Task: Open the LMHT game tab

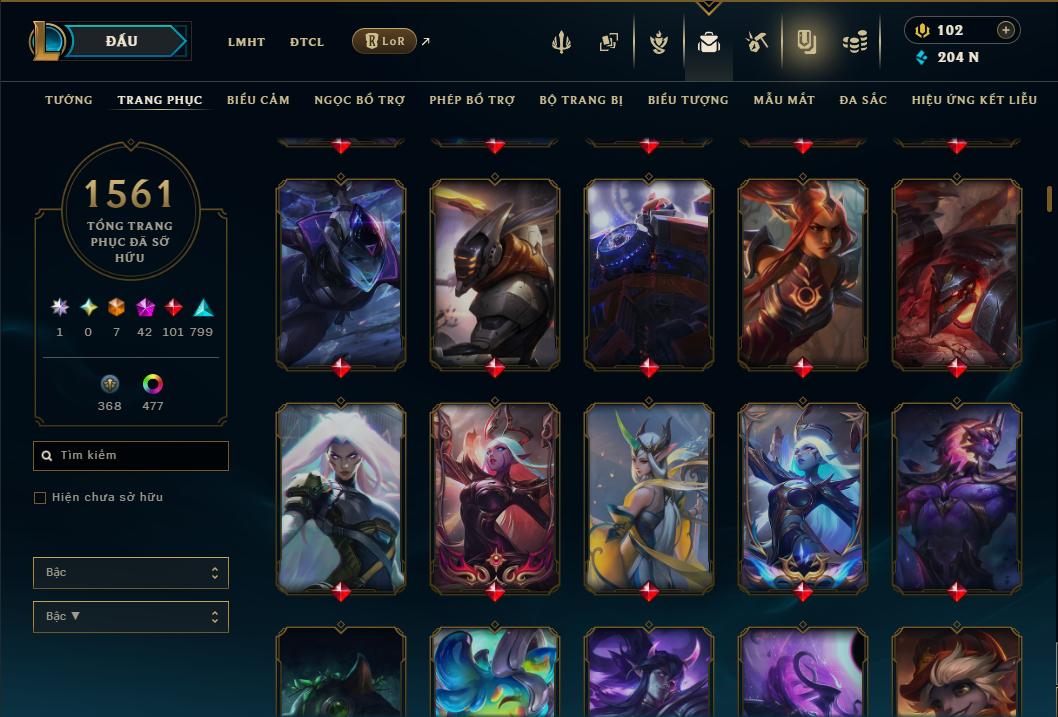Action: click(x=246, y=42)
